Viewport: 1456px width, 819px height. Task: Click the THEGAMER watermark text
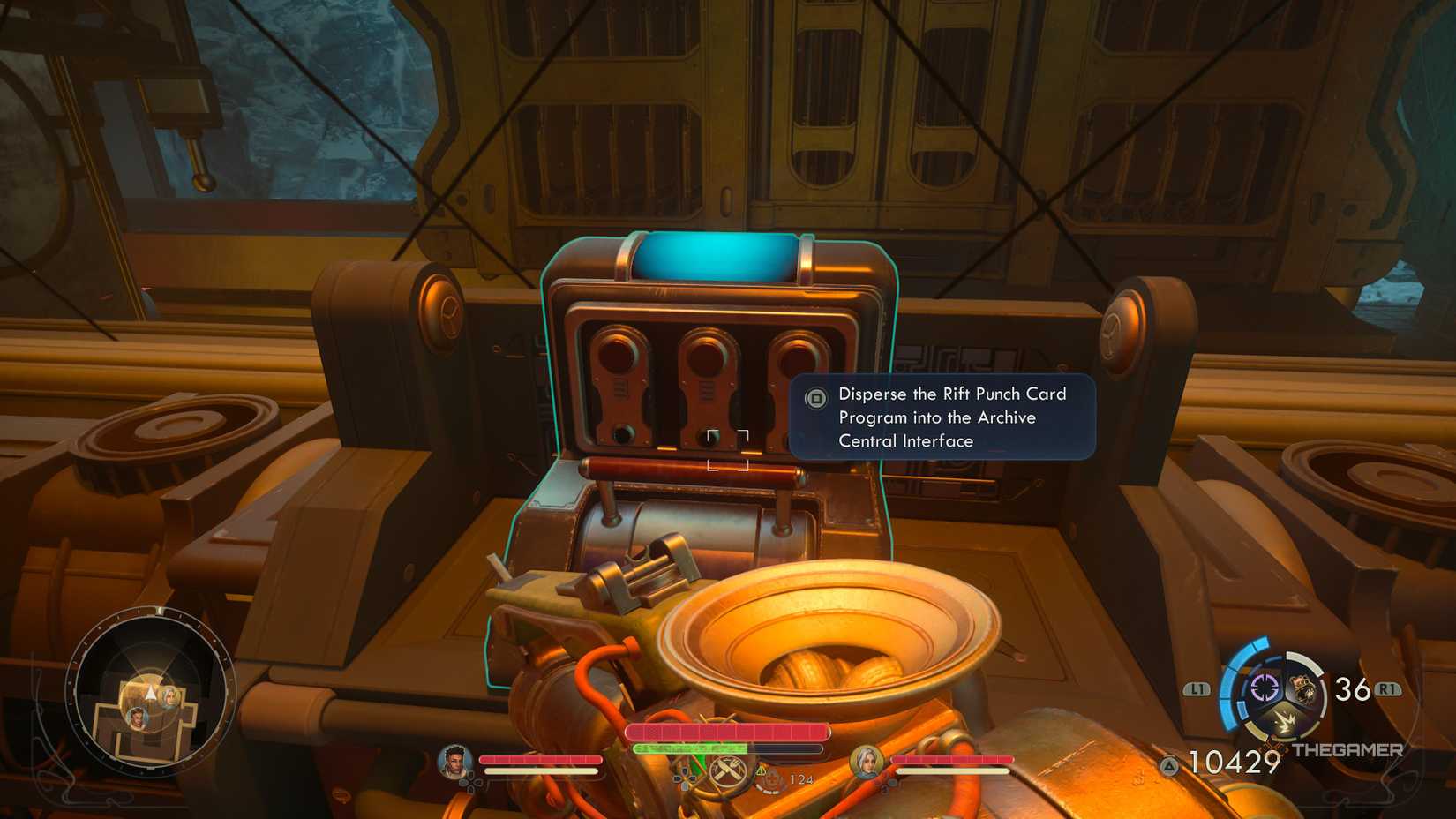tap(1347, 750)
